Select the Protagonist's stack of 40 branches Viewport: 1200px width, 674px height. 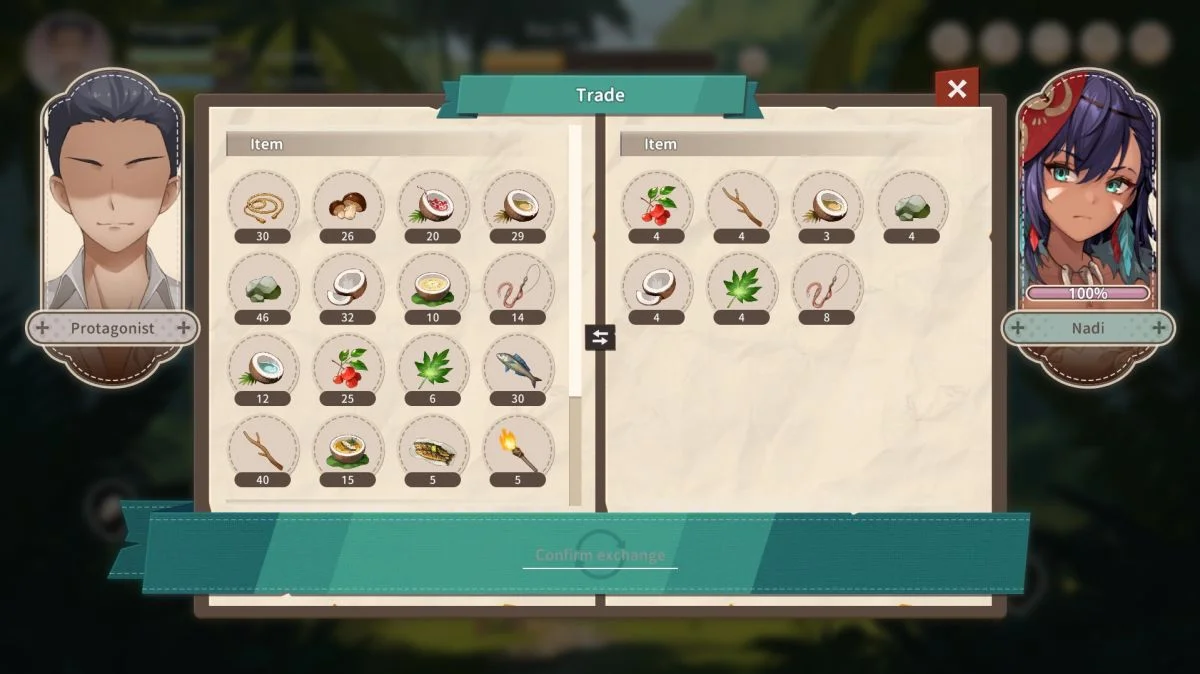[263, 449]
